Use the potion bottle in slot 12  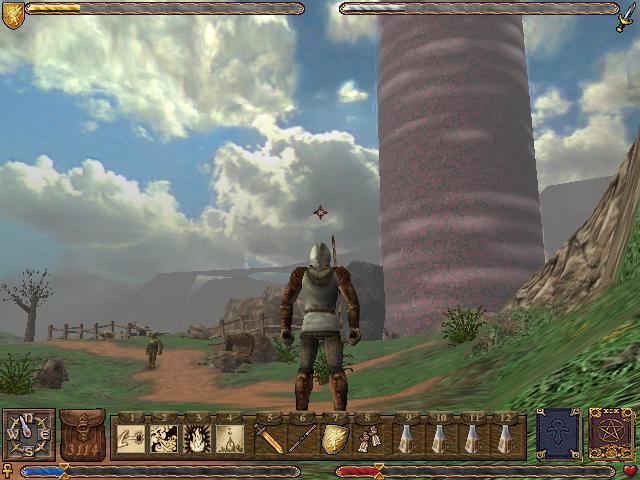[507, 438]
